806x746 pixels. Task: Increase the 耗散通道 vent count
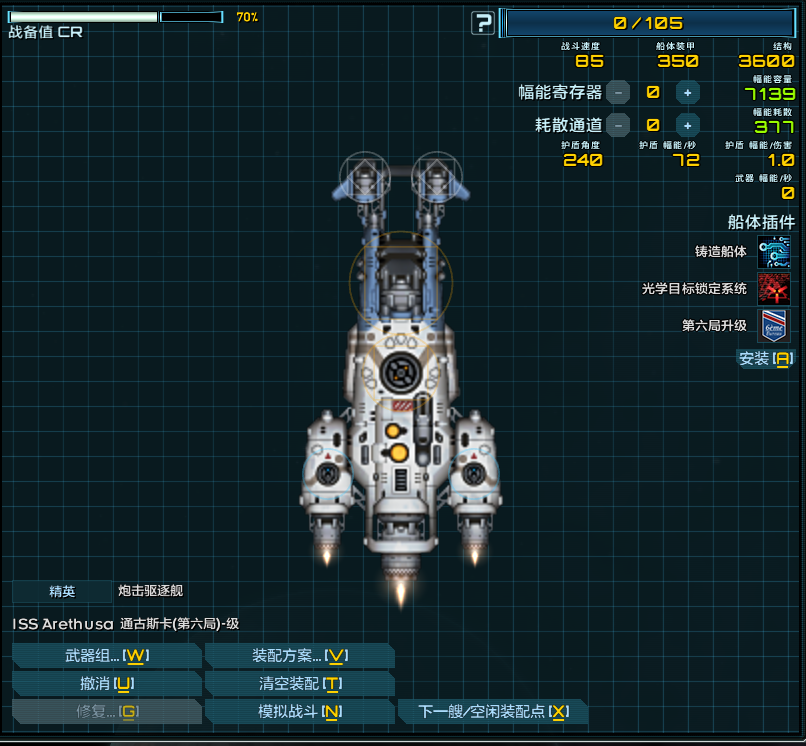(x=687, y=125)
